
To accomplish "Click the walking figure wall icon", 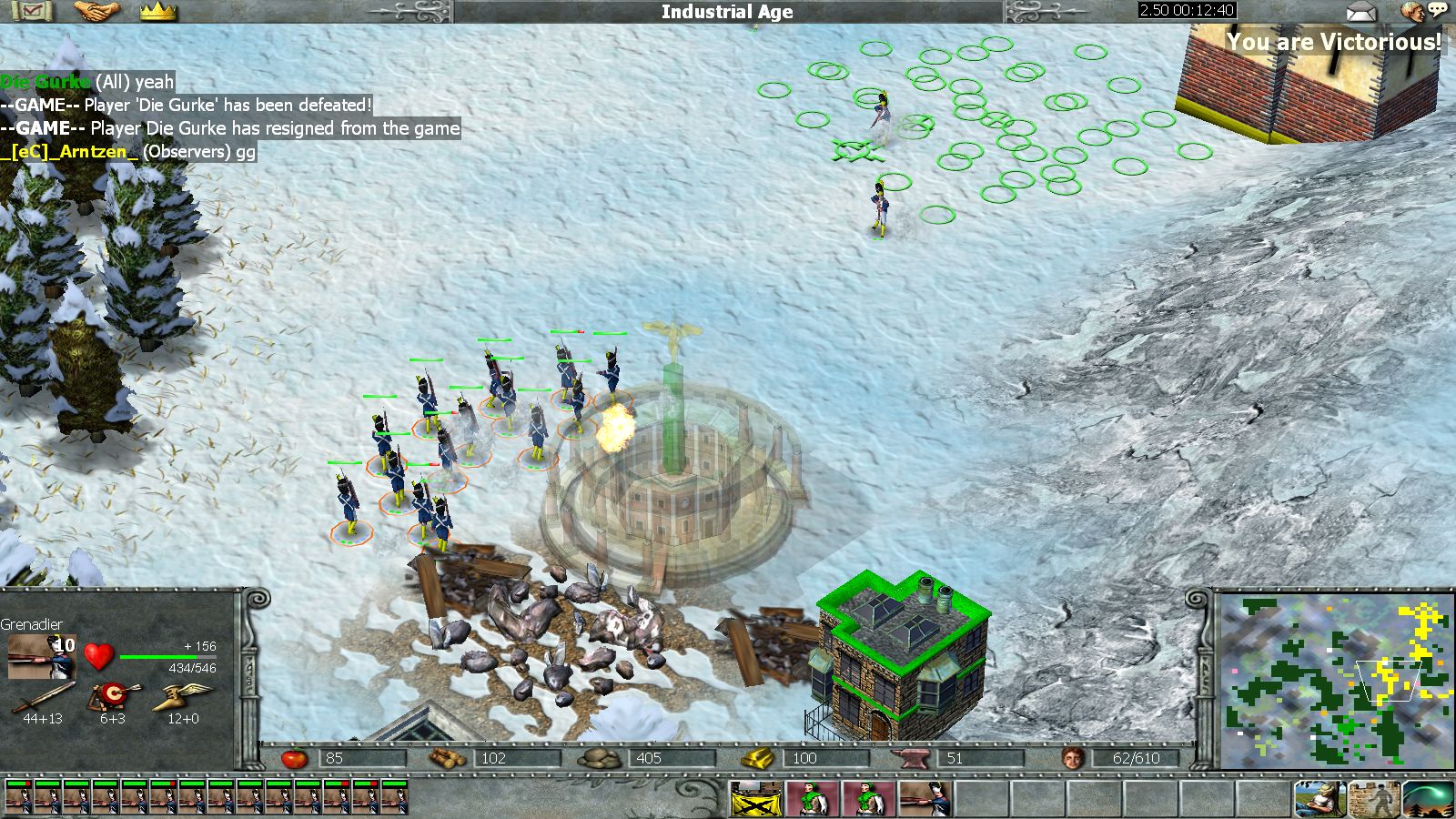I will [1373, 799].
